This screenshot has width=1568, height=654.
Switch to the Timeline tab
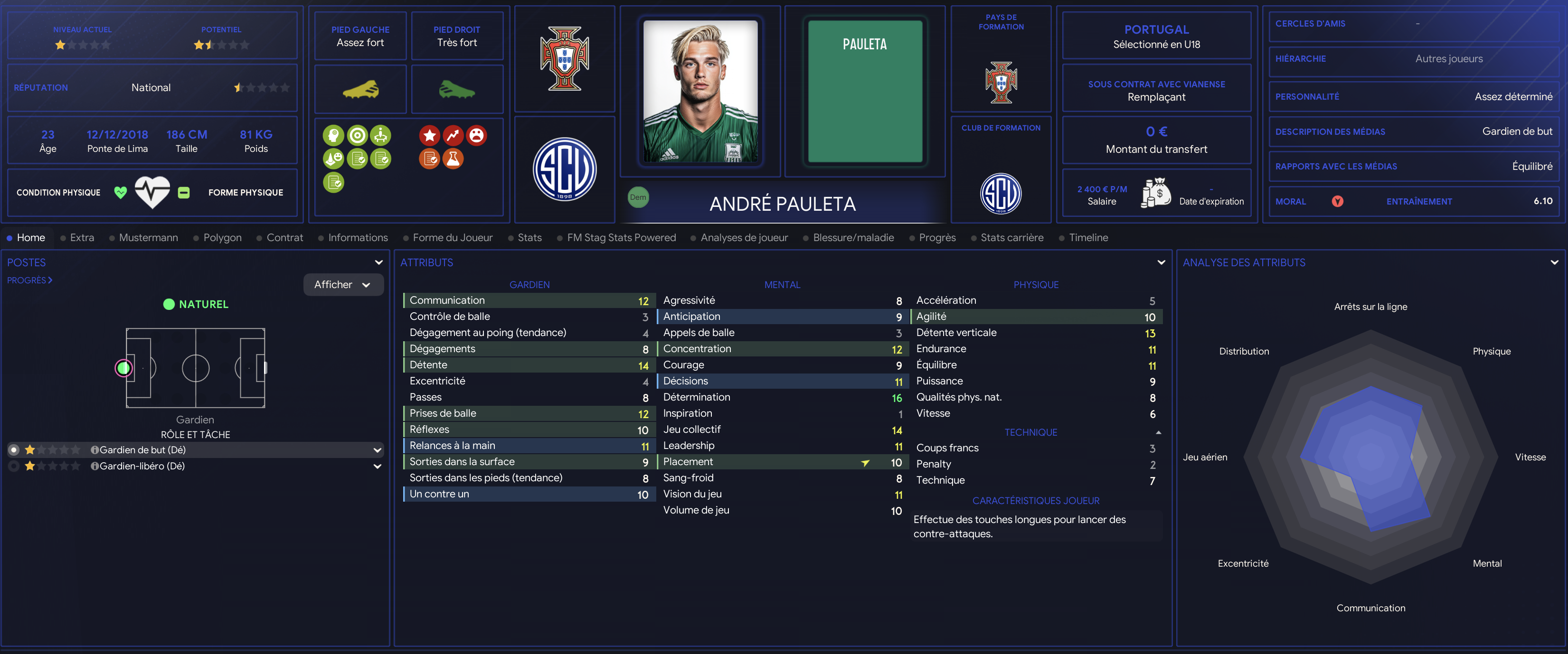click(x=1088, y=237)
